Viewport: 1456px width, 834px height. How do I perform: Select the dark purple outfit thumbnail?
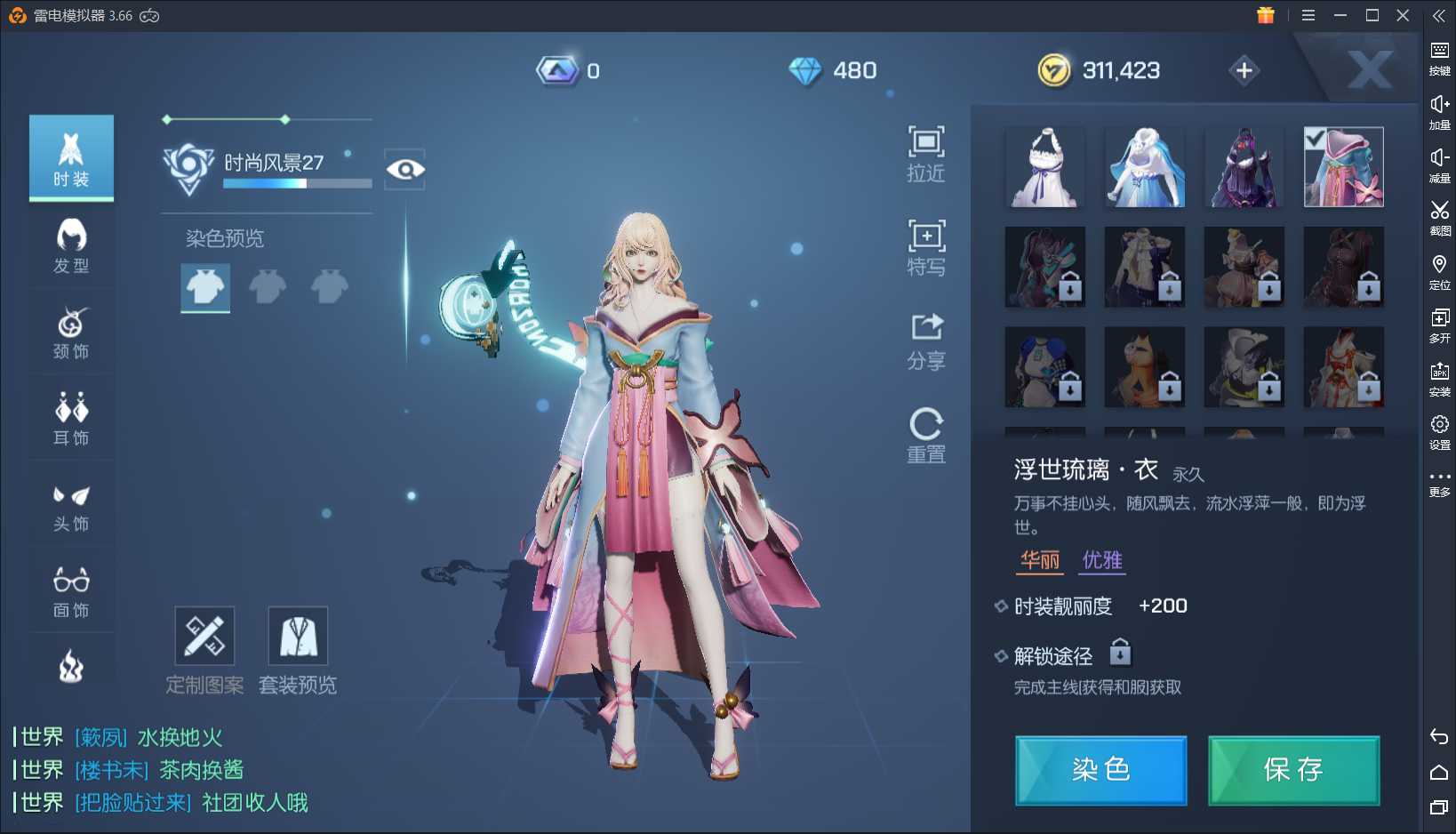[1244, 167]
